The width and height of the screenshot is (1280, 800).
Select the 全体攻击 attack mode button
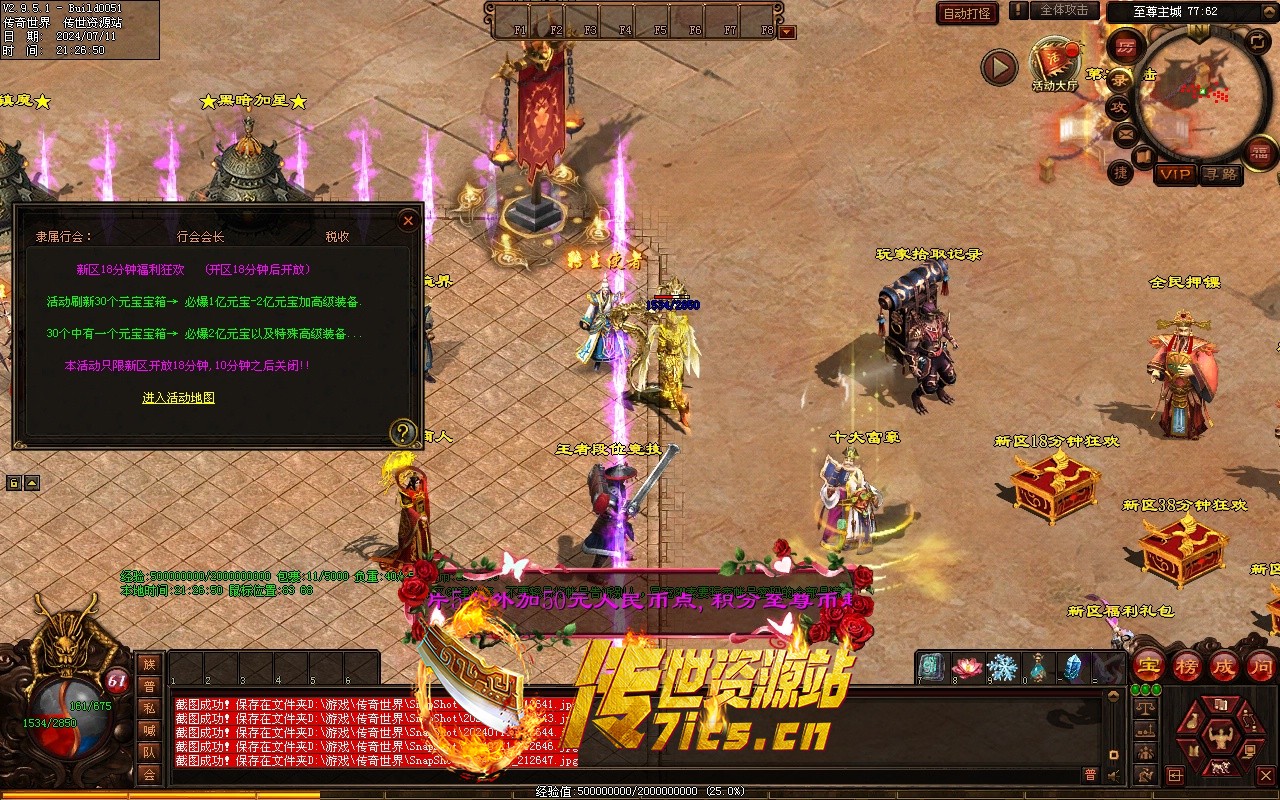[1064, 10]
